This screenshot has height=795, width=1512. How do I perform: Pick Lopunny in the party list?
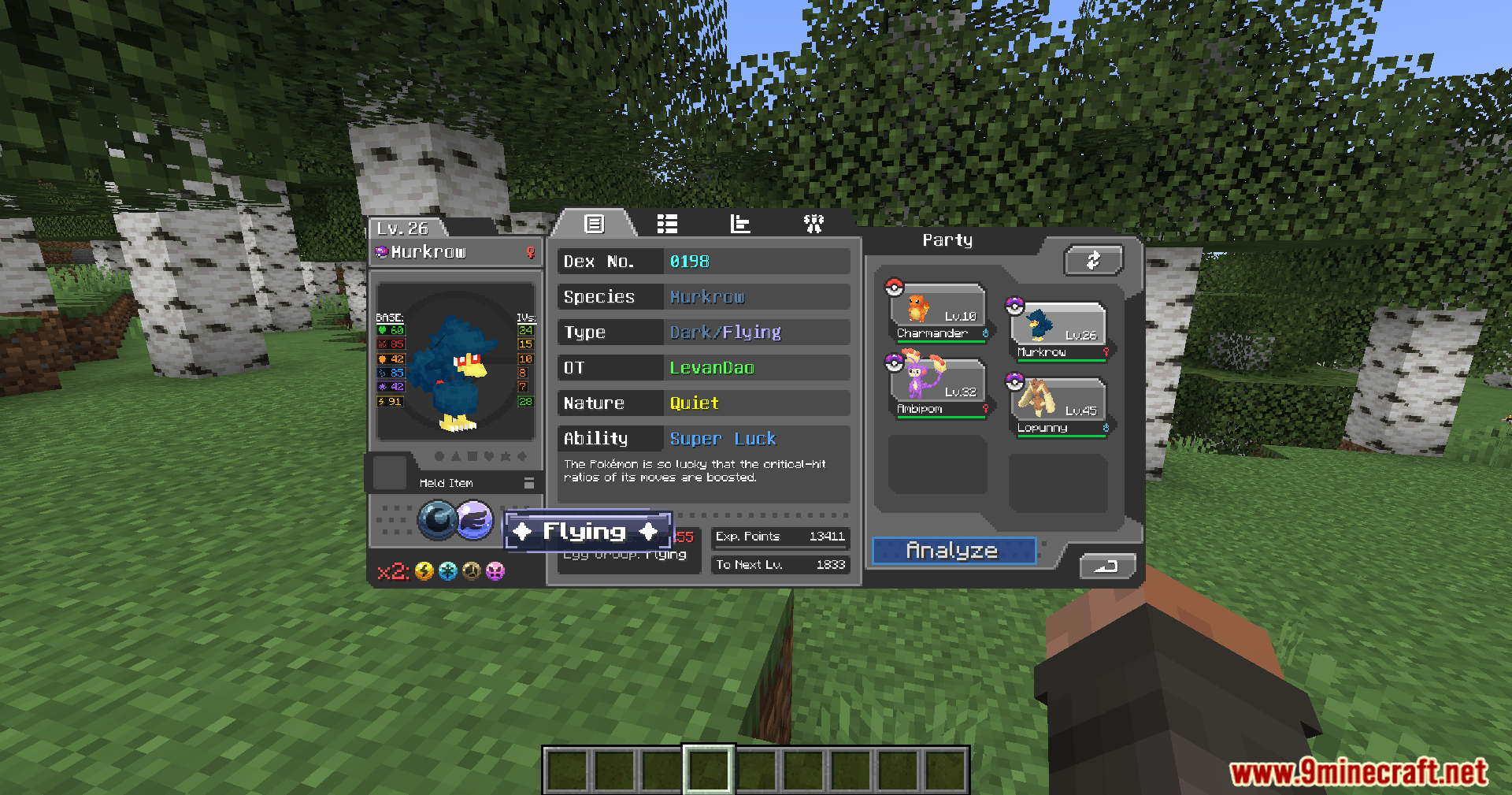pyautogui.click(x=1058, y=407)
